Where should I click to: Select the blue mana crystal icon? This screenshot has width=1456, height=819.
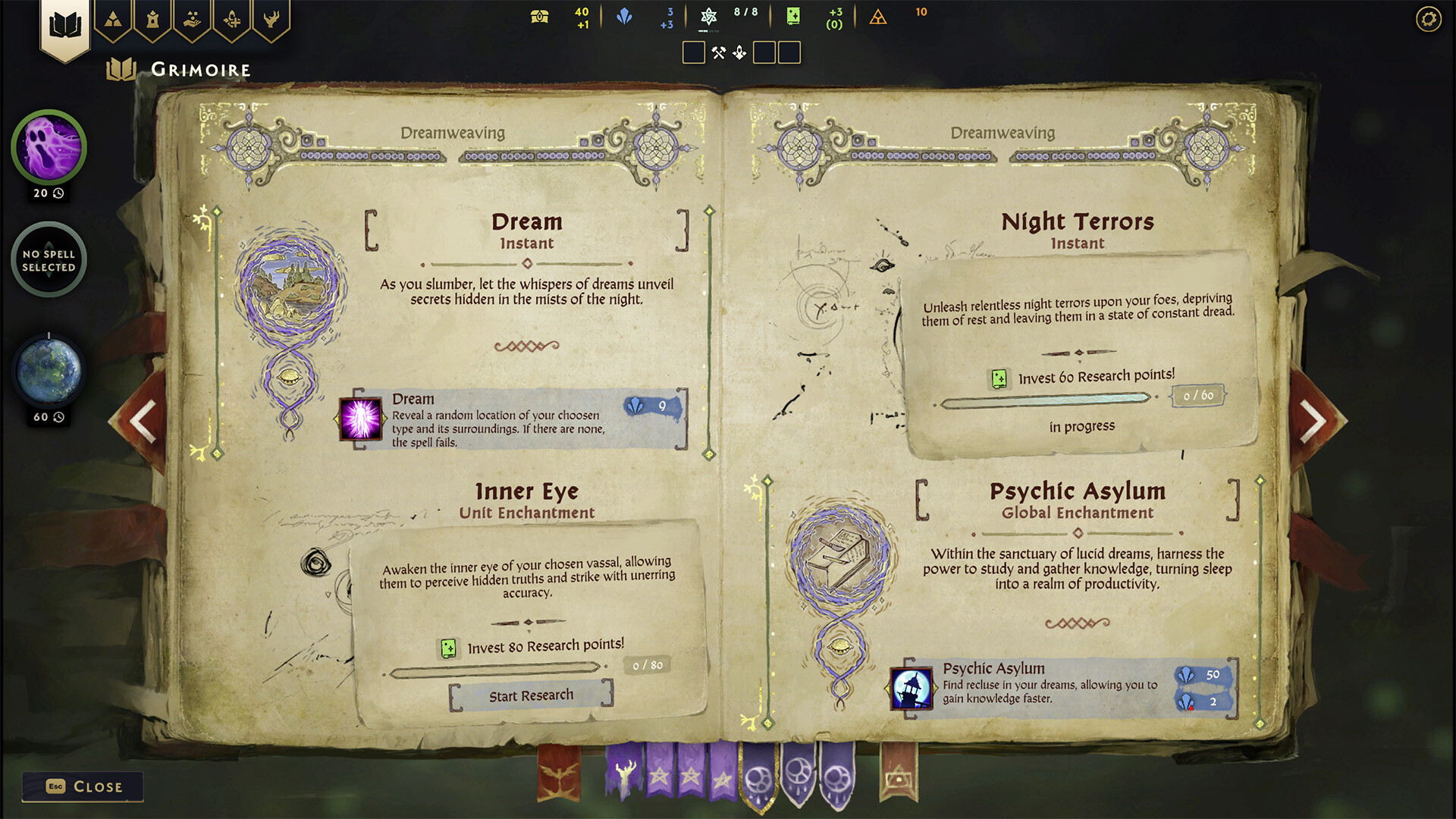[624, 15]
